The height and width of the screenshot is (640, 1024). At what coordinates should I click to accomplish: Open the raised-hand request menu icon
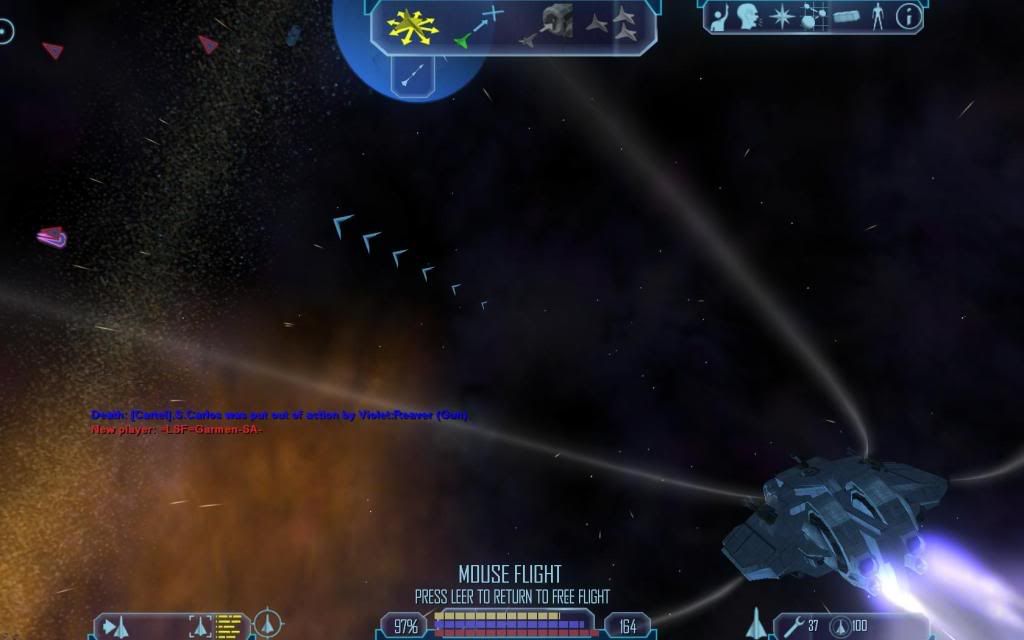coord(720,16)
